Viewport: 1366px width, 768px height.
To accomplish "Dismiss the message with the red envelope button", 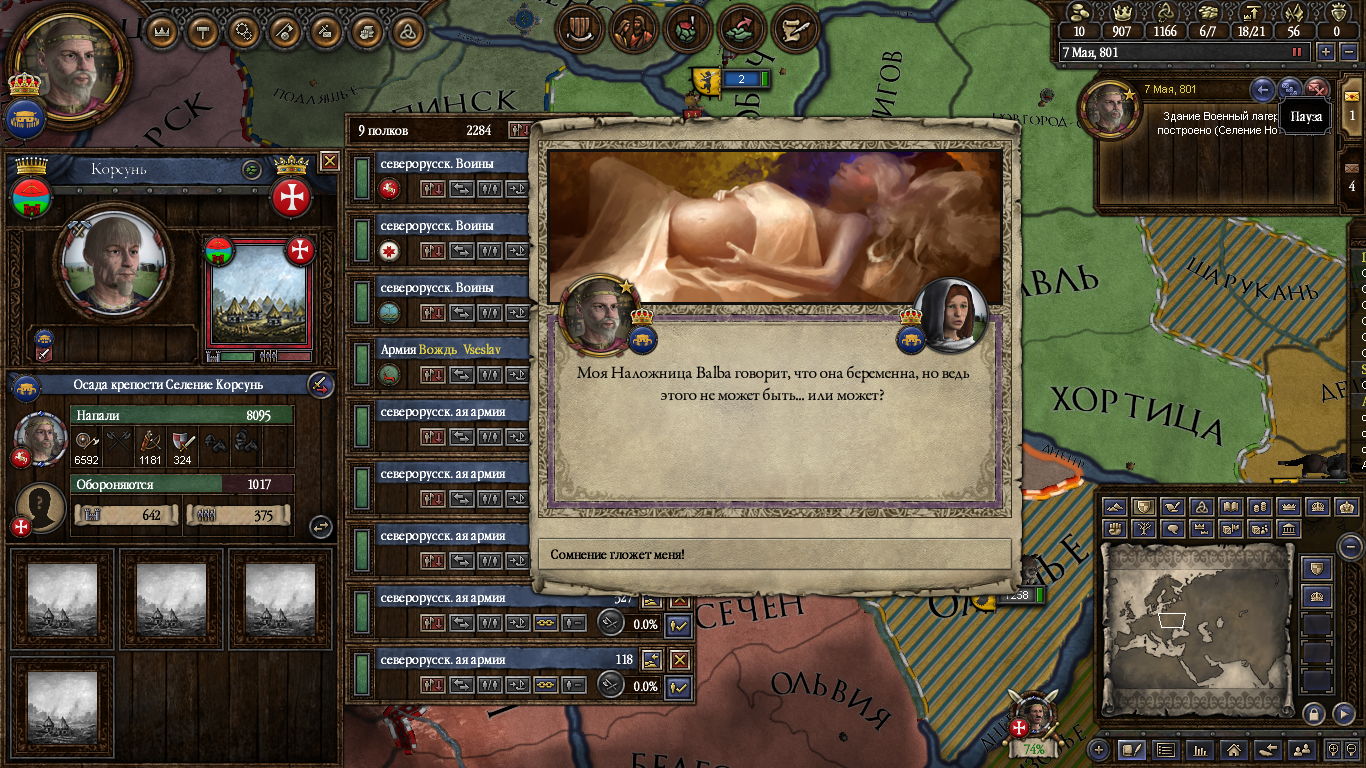I will [1318, 89].
